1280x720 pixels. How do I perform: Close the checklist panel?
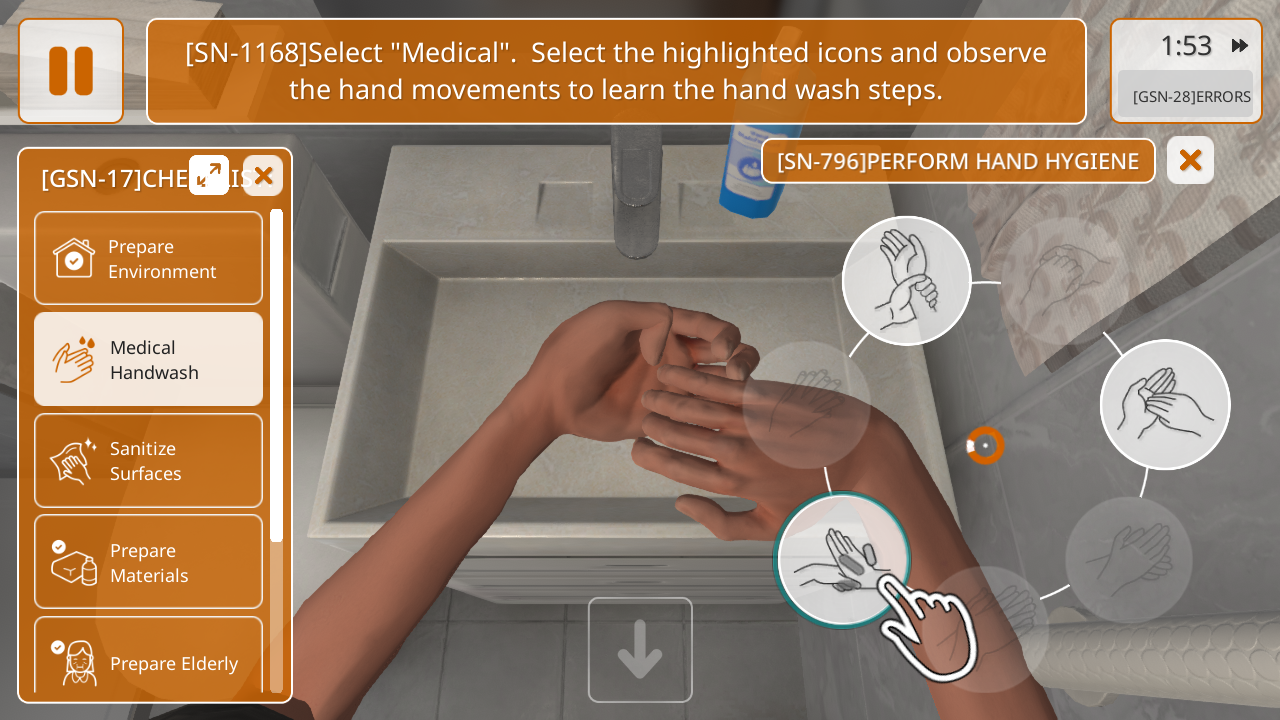263,176
